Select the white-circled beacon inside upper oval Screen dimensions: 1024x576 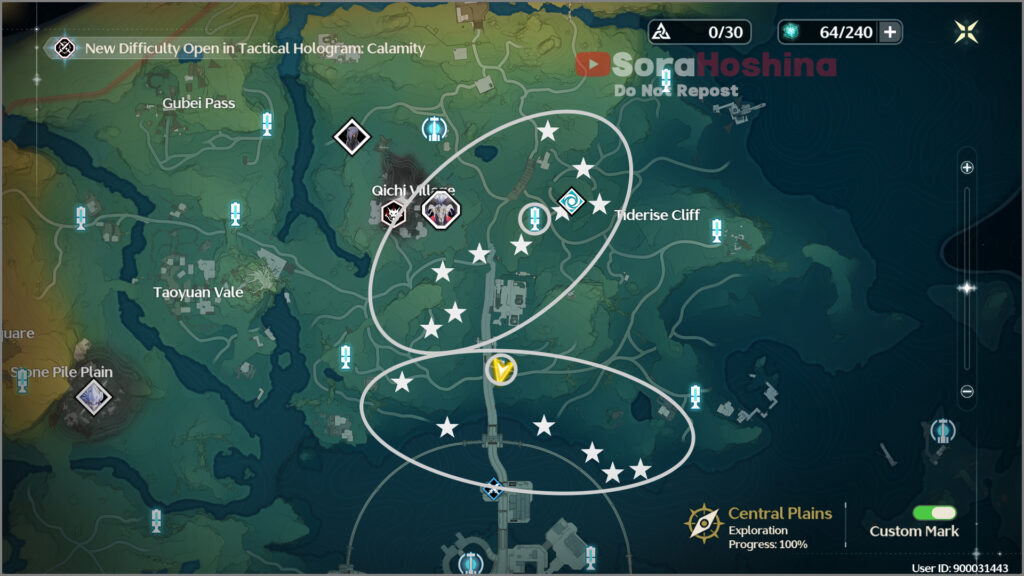pyautogui.click(x=535, y=219)
